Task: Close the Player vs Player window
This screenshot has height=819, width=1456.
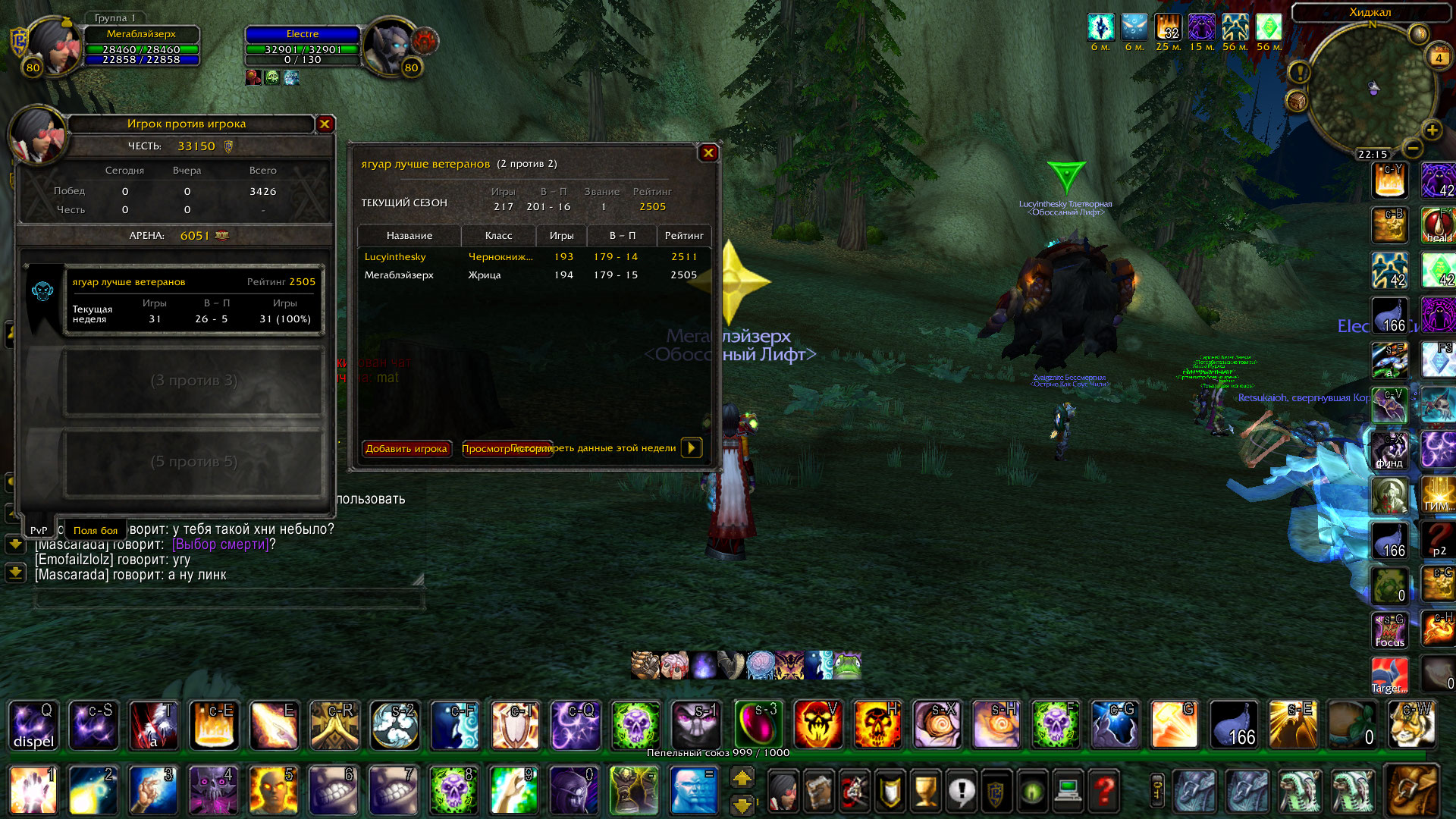Action: [325, 124]
